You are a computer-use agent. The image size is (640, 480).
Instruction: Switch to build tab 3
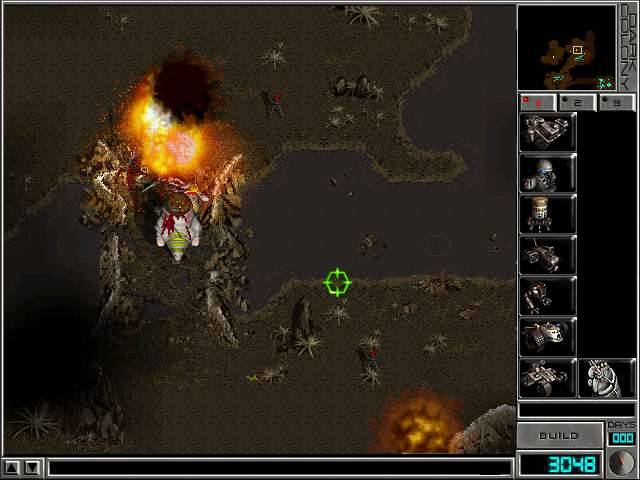point(616,102)
